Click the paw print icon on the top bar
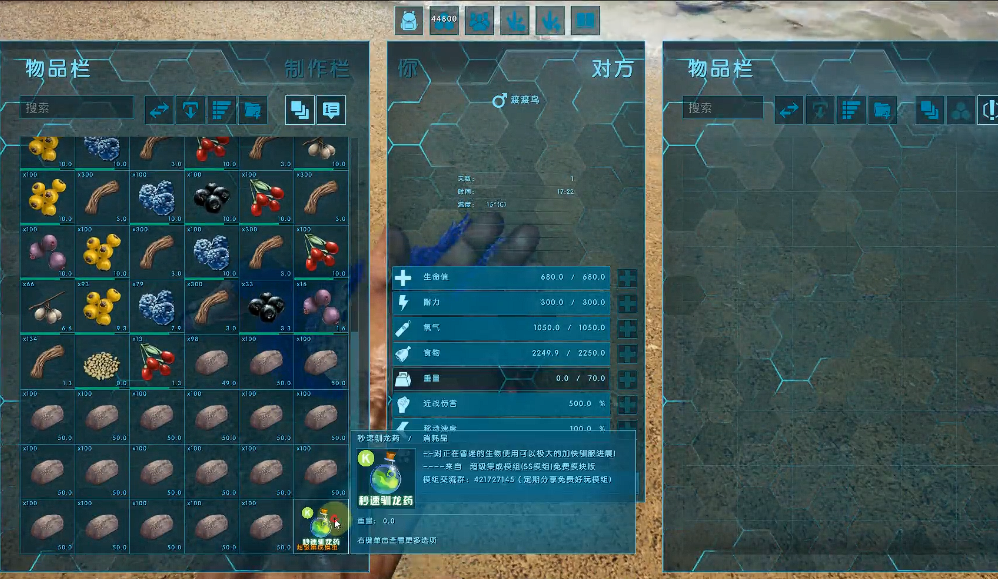The height and width of the screenshot is (579, 998). [x=479, y=19]
